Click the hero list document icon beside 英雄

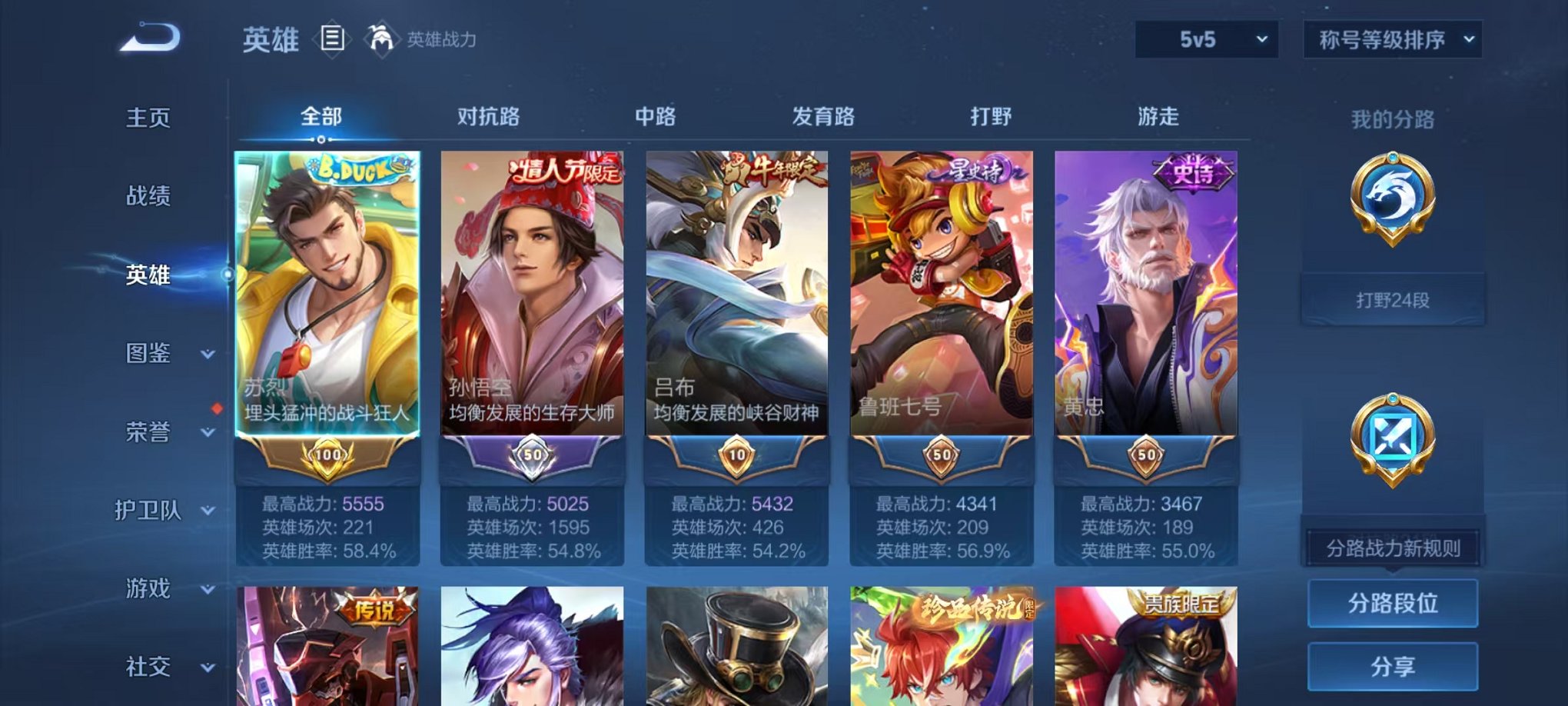(331, 37)
